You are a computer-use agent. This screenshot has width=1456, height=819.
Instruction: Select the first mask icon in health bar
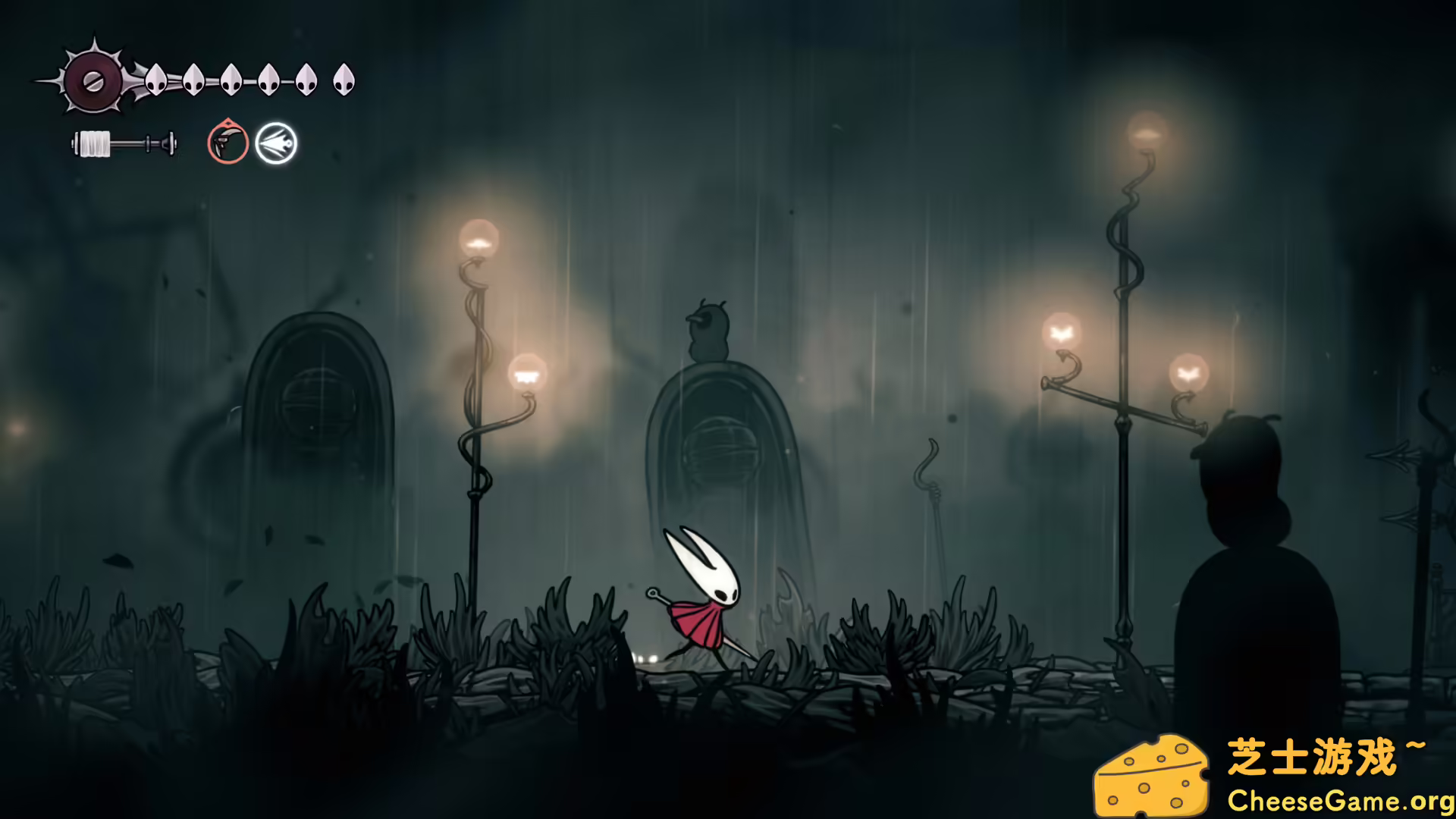point(157,80)
